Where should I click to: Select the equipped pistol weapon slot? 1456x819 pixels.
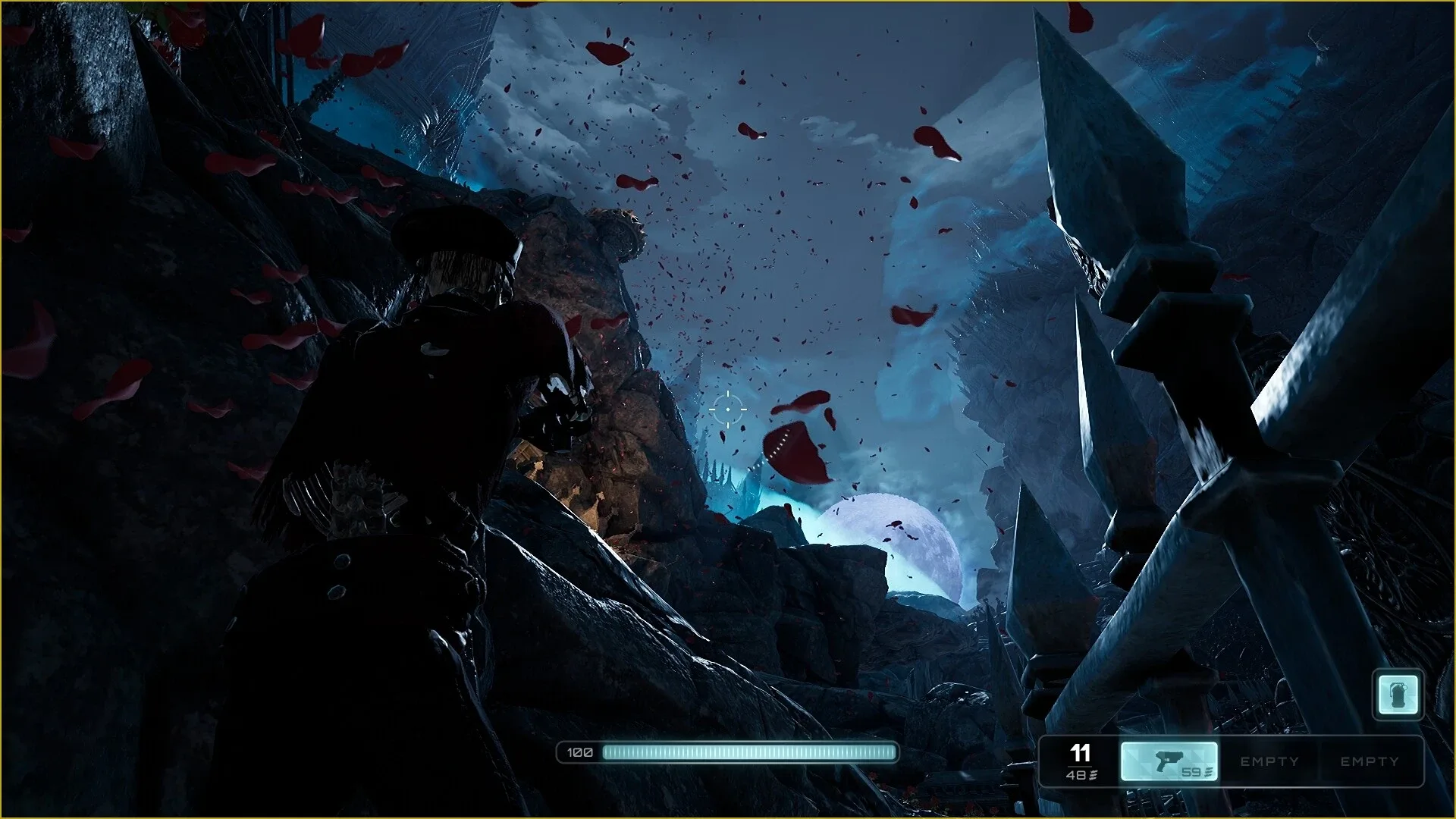pyautogui.click(x=1170, y=761)
